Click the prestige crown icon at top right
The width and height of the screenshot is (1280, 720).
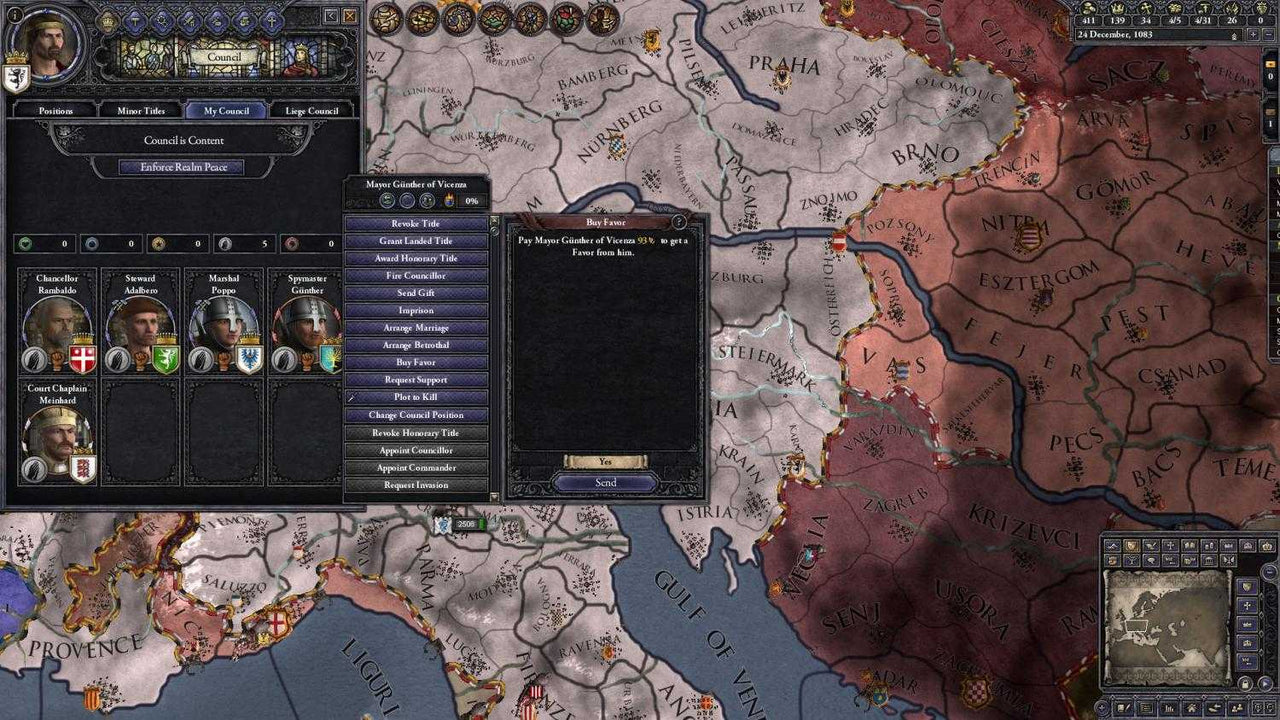(x=1118, y=9)
